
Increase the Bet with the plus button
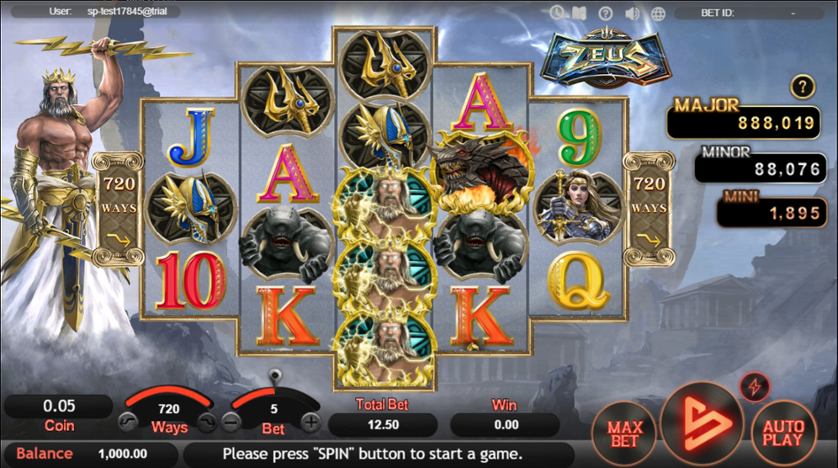tap(312, 421)
